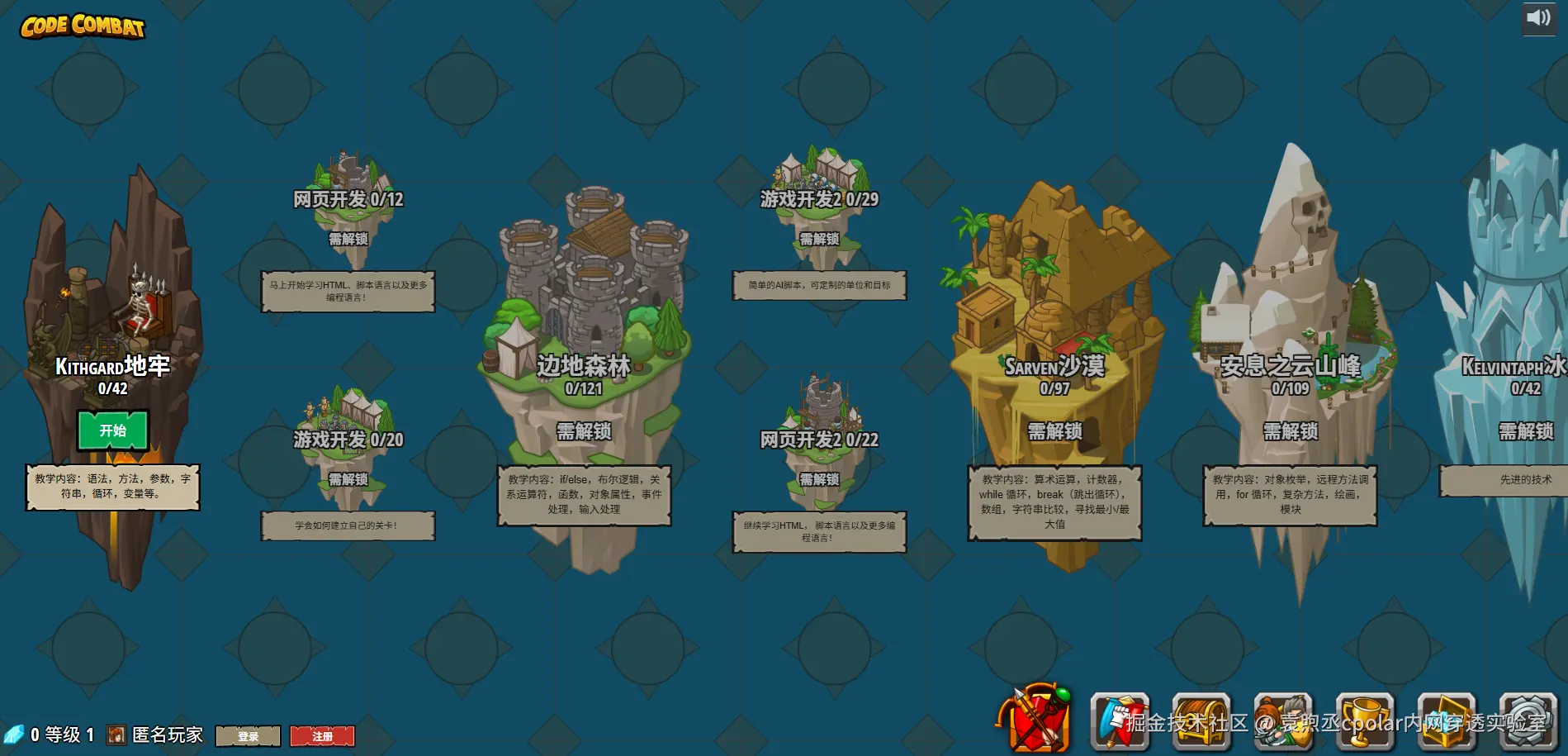Click the green 开始 start button
The width and height of the screenshot is (1568, 756).
(x=113, y=430)
